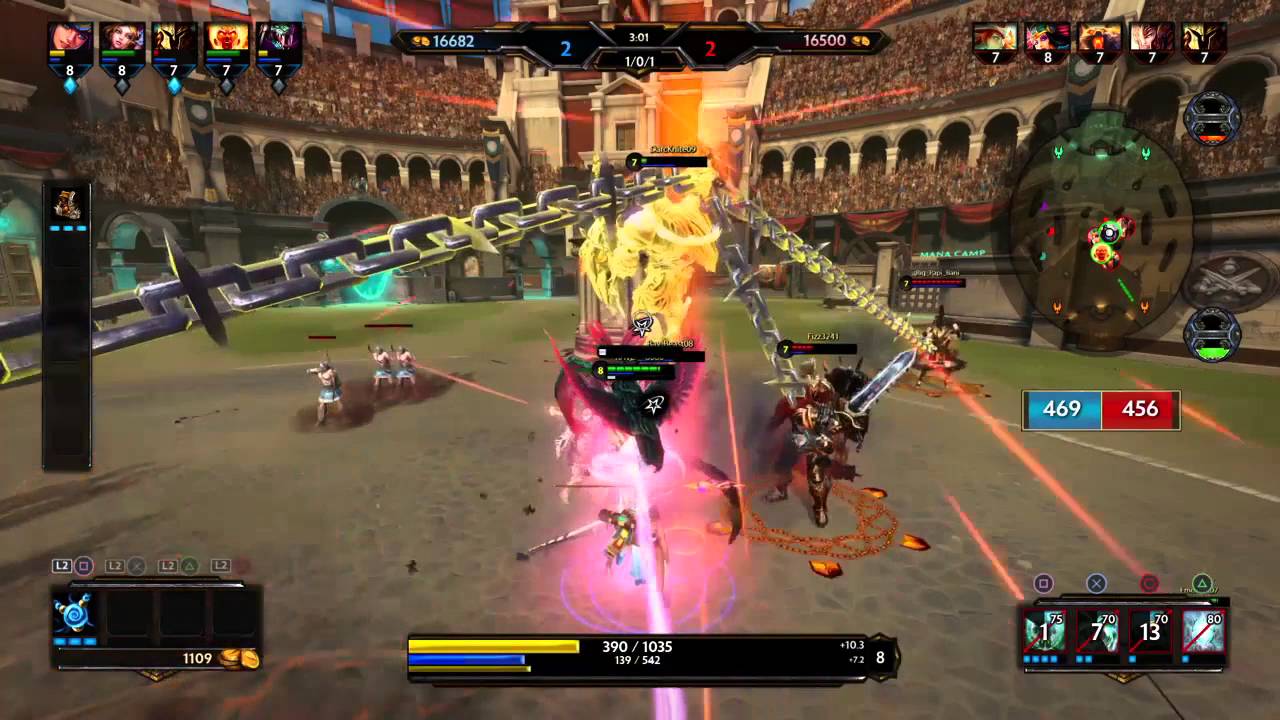Image resolution: width=1280 pixels, height=720 pixels.
Task: Select the level 8 enemy portrait
Action: pyautogui.click(x=1047, y=38)
